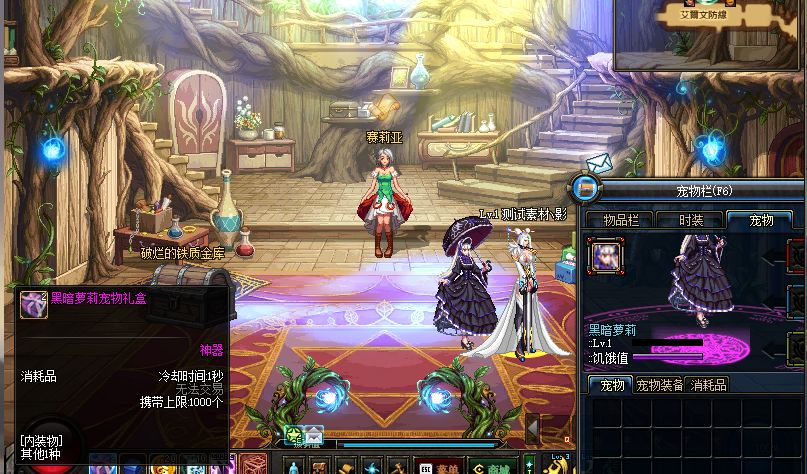The height and width of the screenshot is (474, 807).
Task: Click the pink cube icon on bottom bar
Action: click(251, 465)
